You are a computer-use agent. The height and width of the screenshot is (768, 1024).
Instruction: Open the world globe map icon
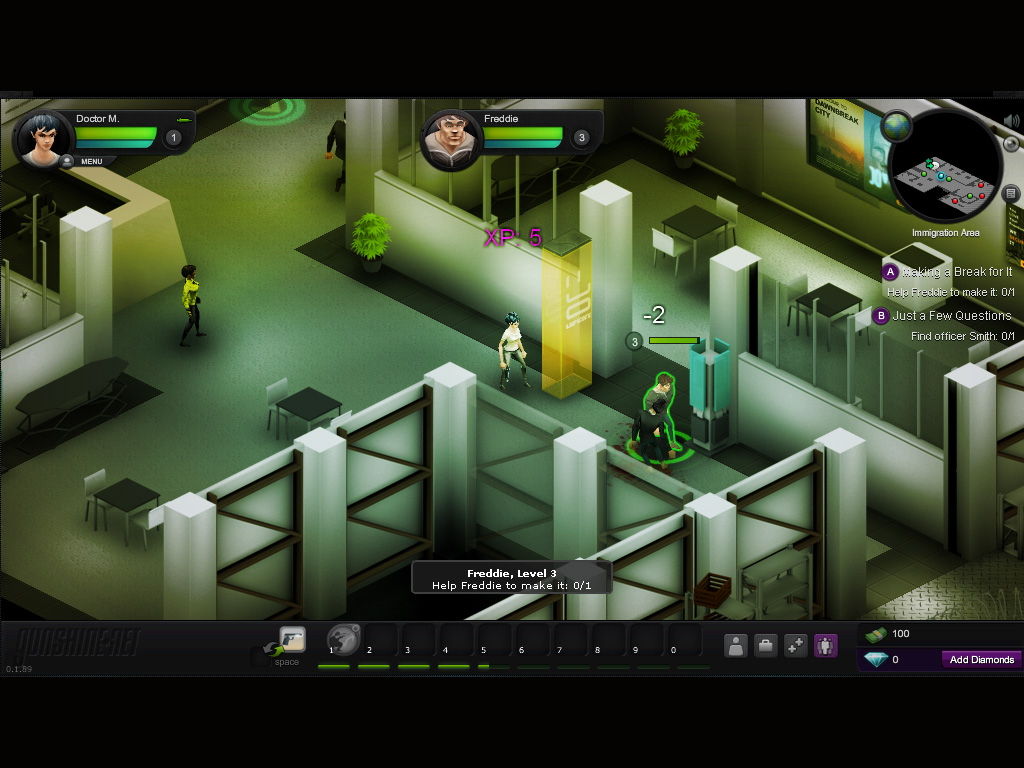pyautogui.click(x=896, y=126)
